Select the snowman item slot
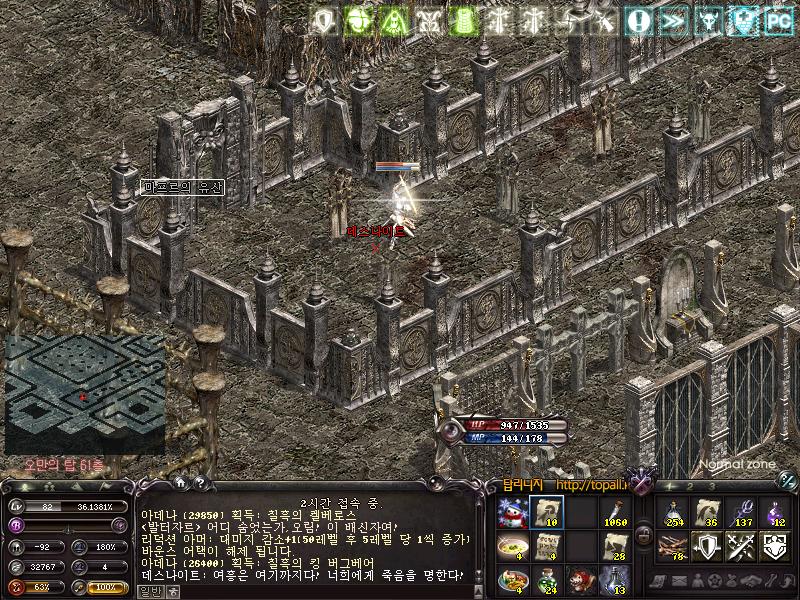The width and height of the screenshot is (800, 600). (x=513, y=513)
